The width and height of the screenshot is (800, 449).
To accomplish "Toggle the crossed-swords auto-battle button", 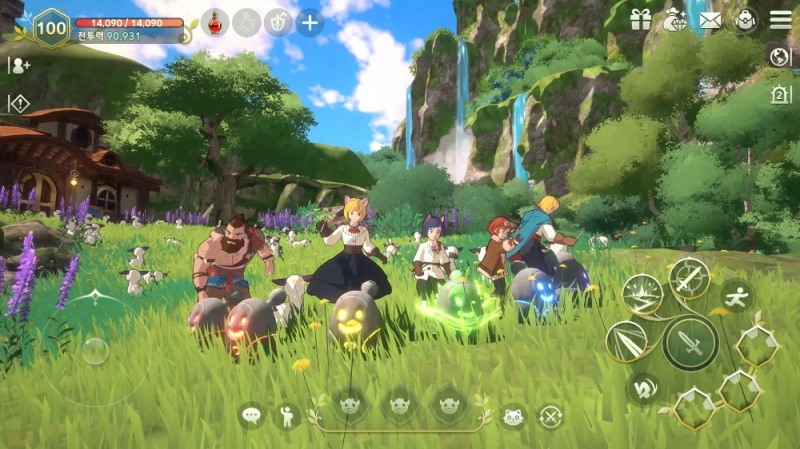I will point(550,416).
